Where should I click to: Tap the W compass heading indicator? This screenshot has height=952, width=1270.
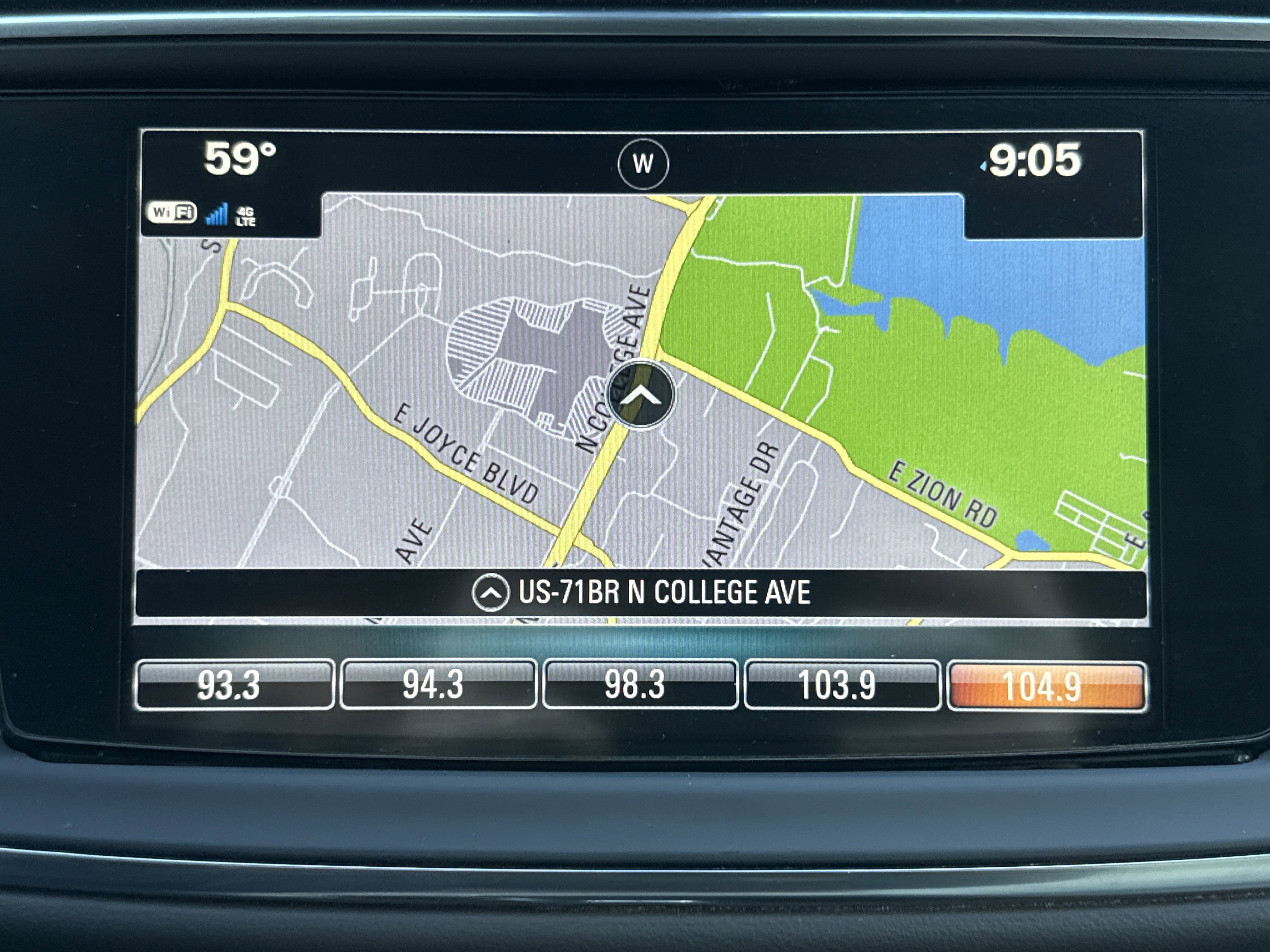coord(643,164)
